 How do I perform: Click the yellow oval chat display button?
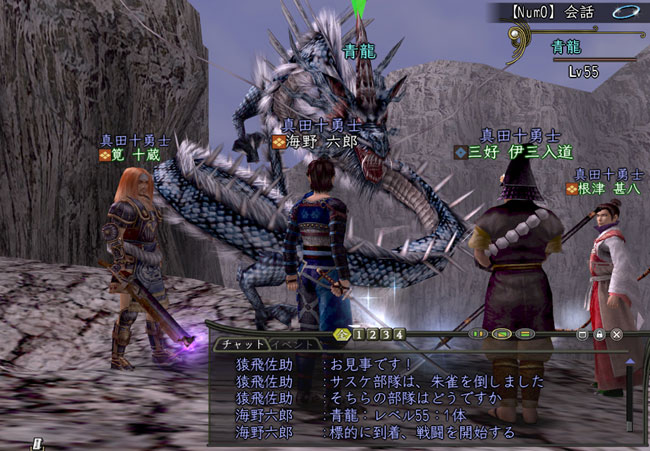click(x=502, y=334)
